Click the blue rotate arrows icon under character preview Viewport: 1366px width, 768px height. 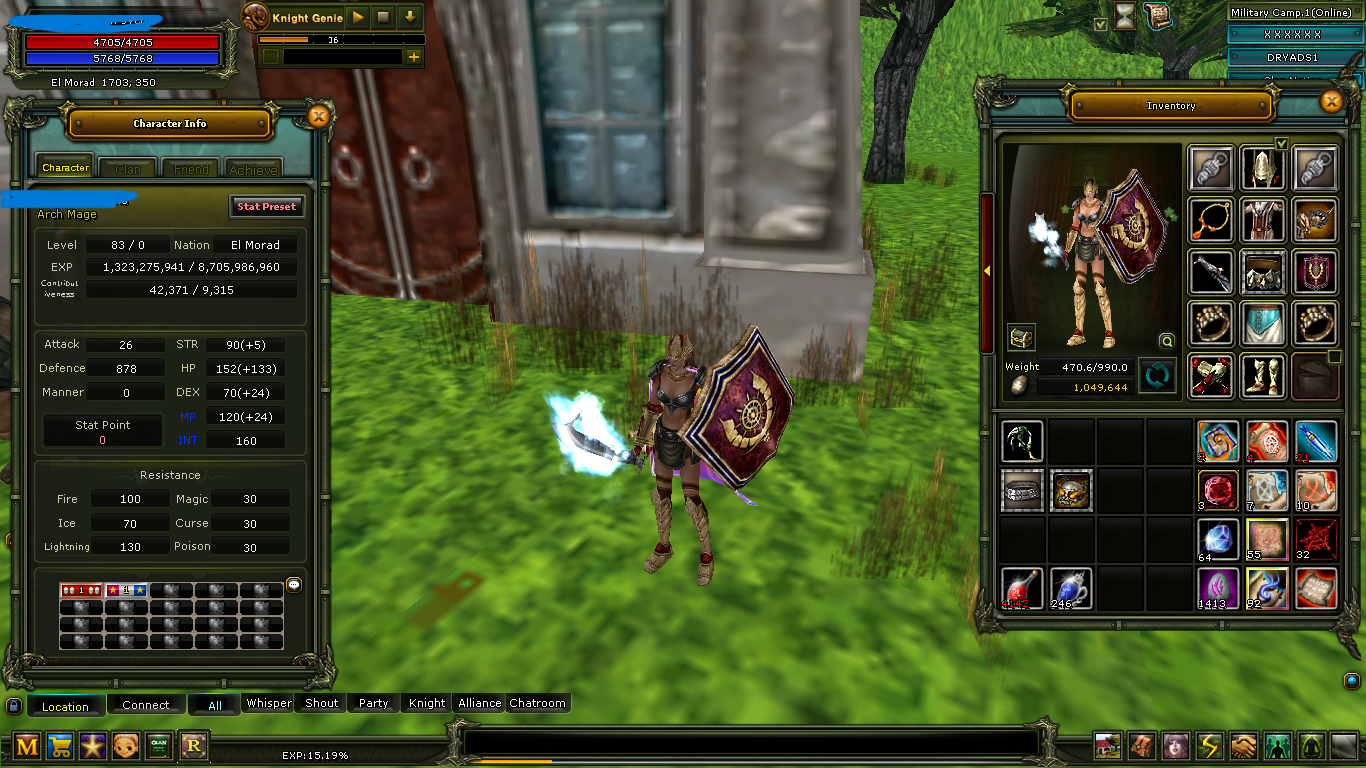coord(1157,378)
